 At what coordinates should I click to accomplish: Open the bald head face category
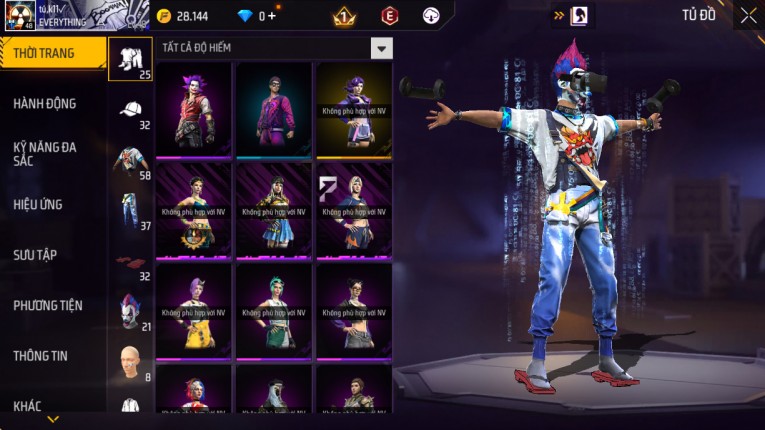[130, 361]
